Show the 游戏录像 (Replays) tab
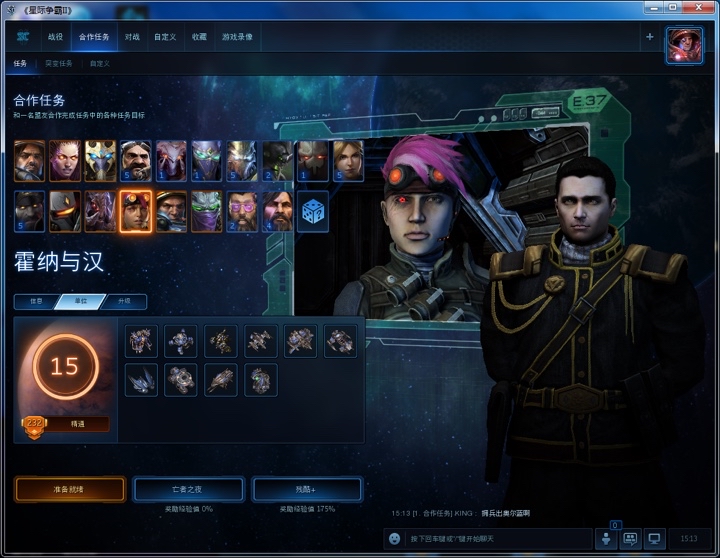This screenshot has height=558, width=720. click(237, 37)
